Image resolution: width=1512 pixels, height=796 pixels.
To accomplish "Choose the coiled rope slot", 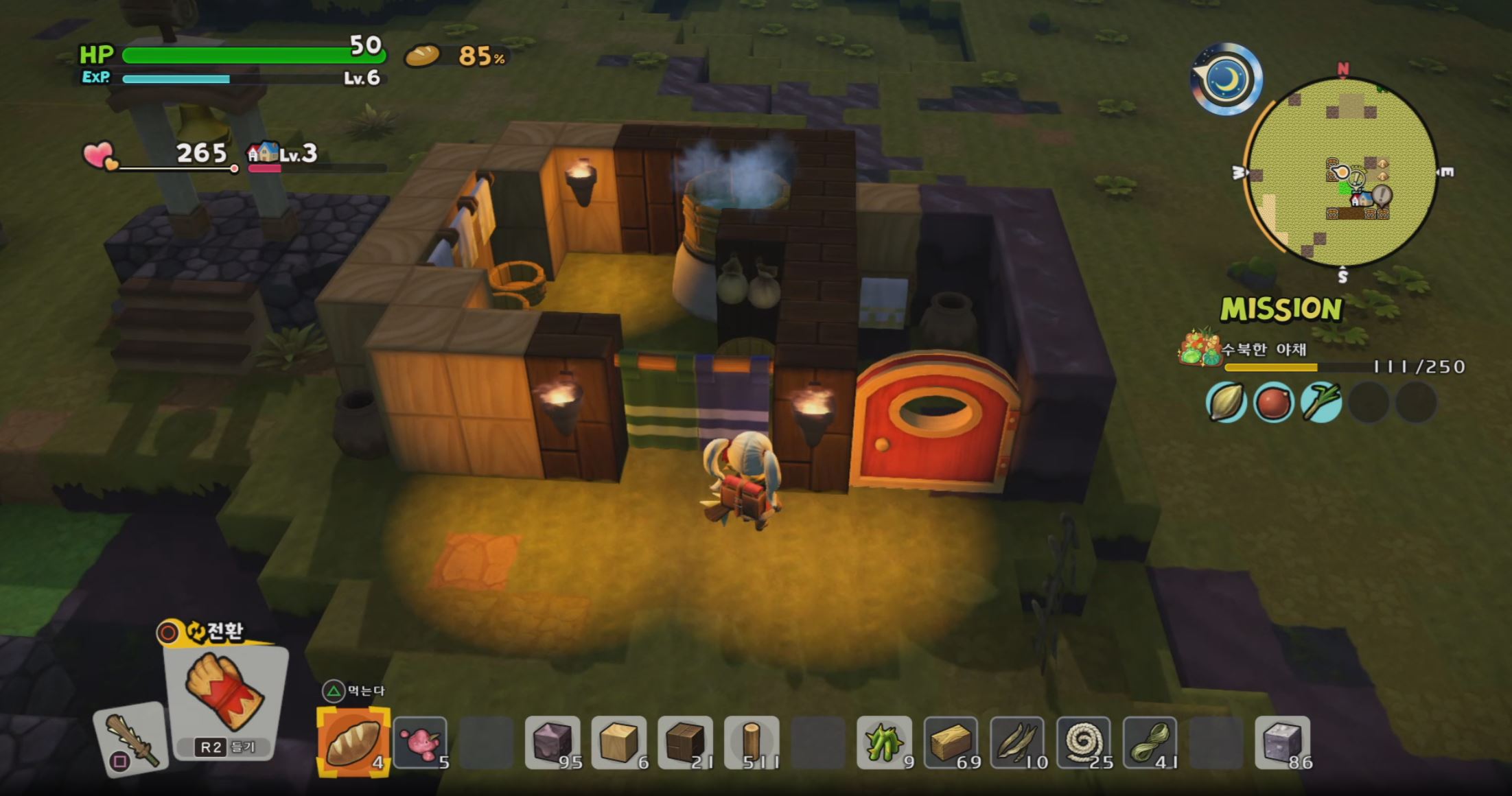I will click(x=1083, y=743).
